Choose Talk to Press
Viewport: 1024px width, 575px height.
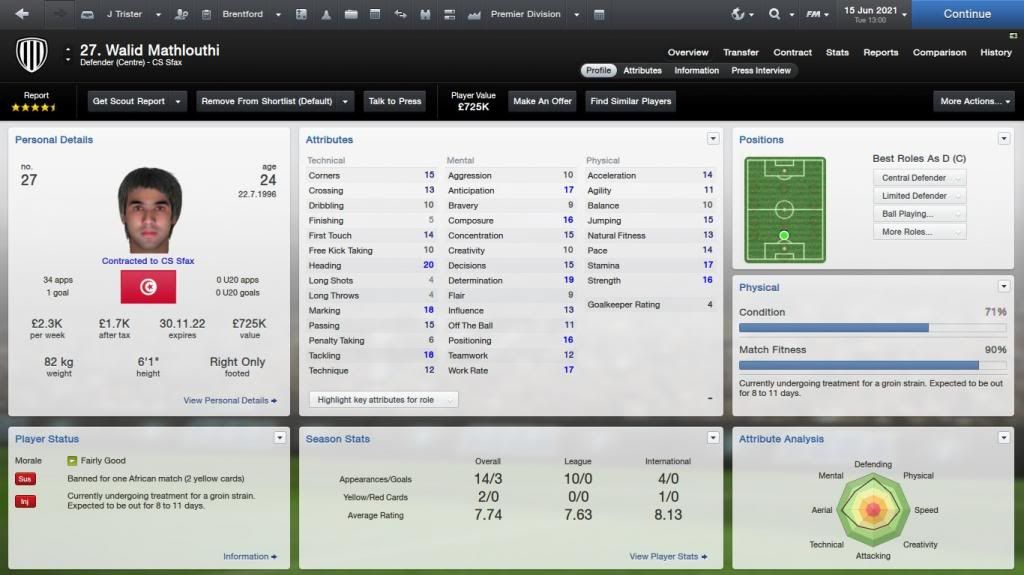394,101
